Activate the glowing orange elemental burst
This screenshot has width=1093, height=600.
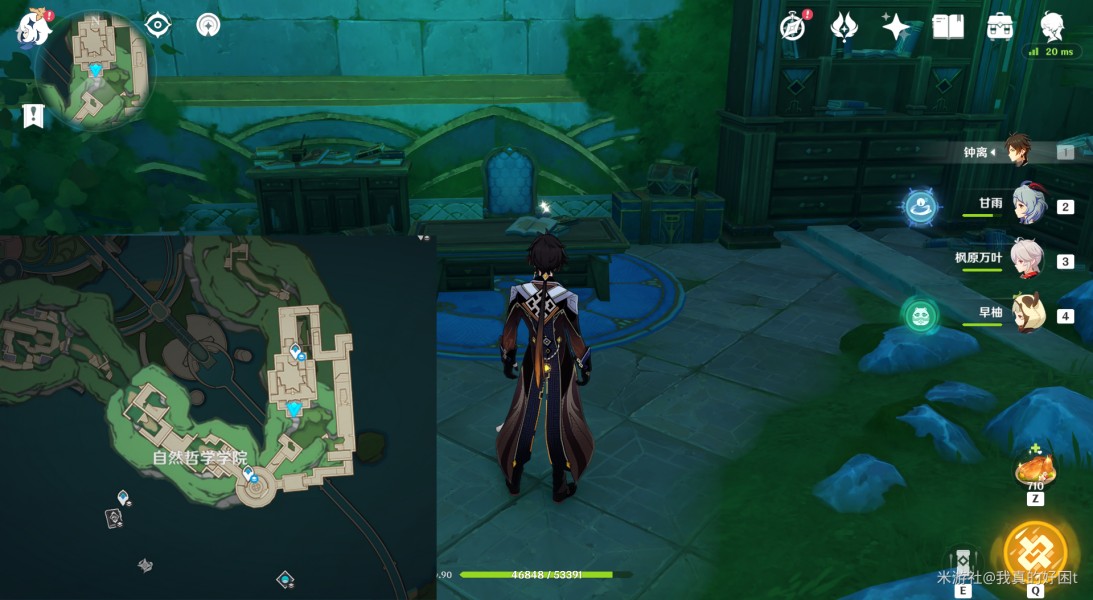(1035, 553)
